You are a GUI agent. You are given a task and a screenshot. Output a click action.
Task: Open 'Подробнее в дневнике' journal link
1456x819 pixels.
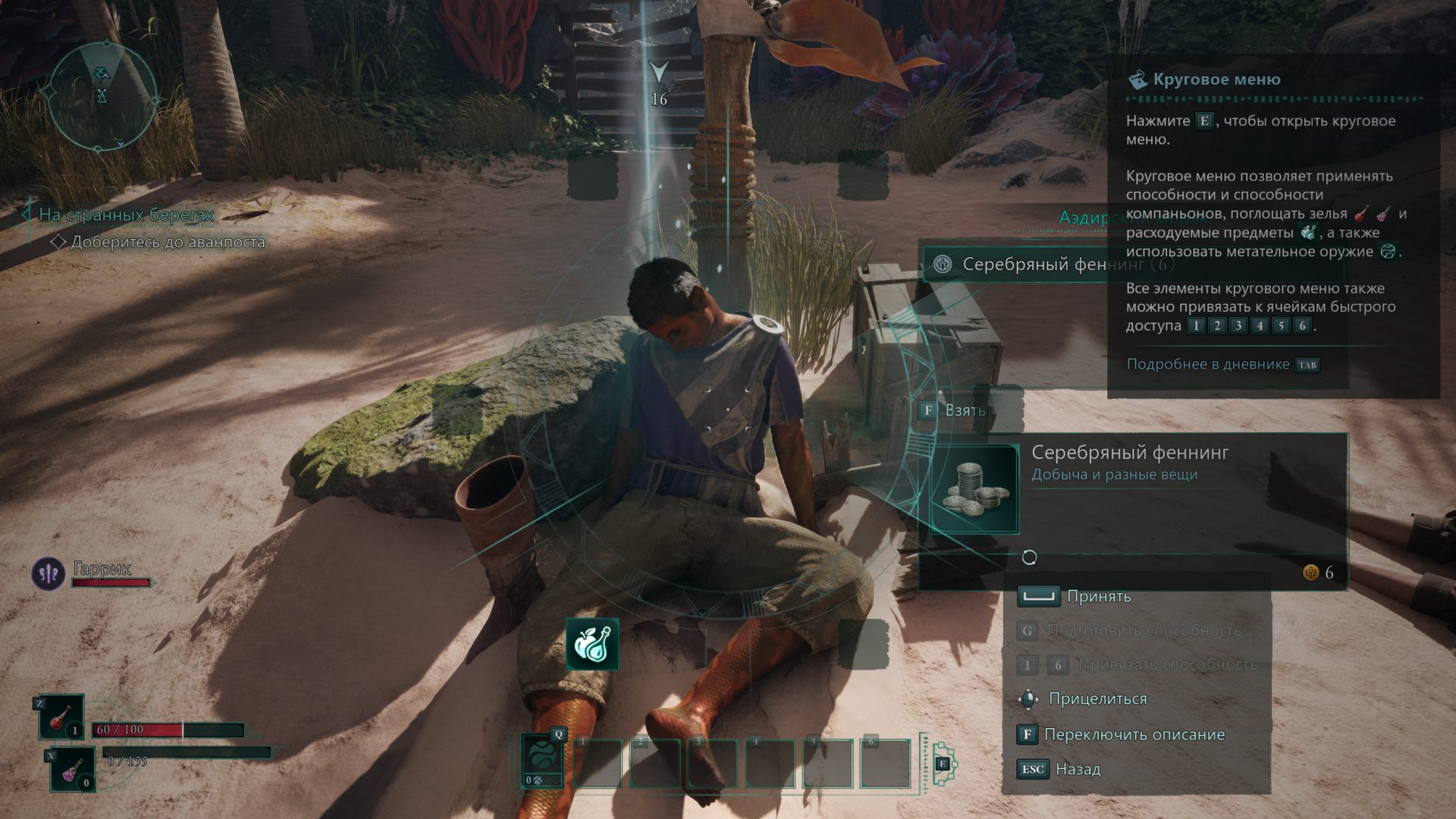pyautogui.click(x=1207, y=365)
